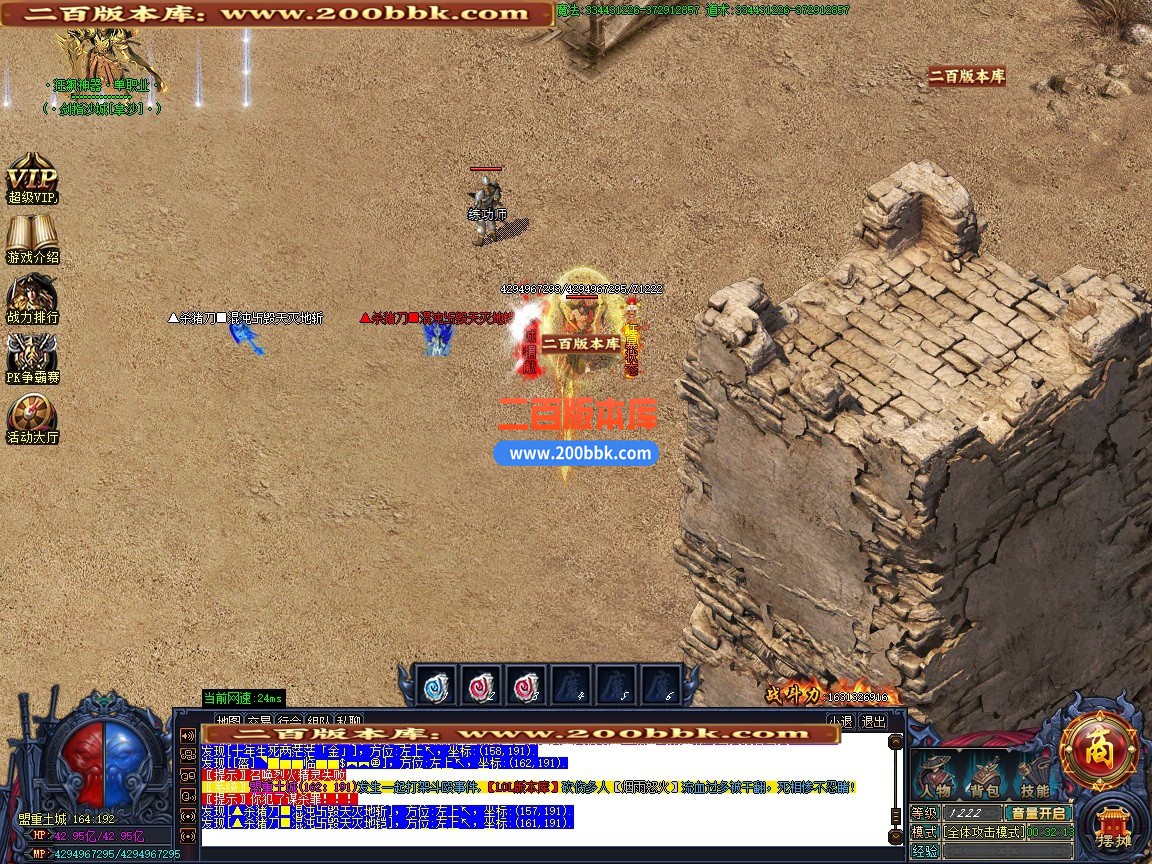
Task: Show the 战力排行 ranking
Action: coord(32,298)
